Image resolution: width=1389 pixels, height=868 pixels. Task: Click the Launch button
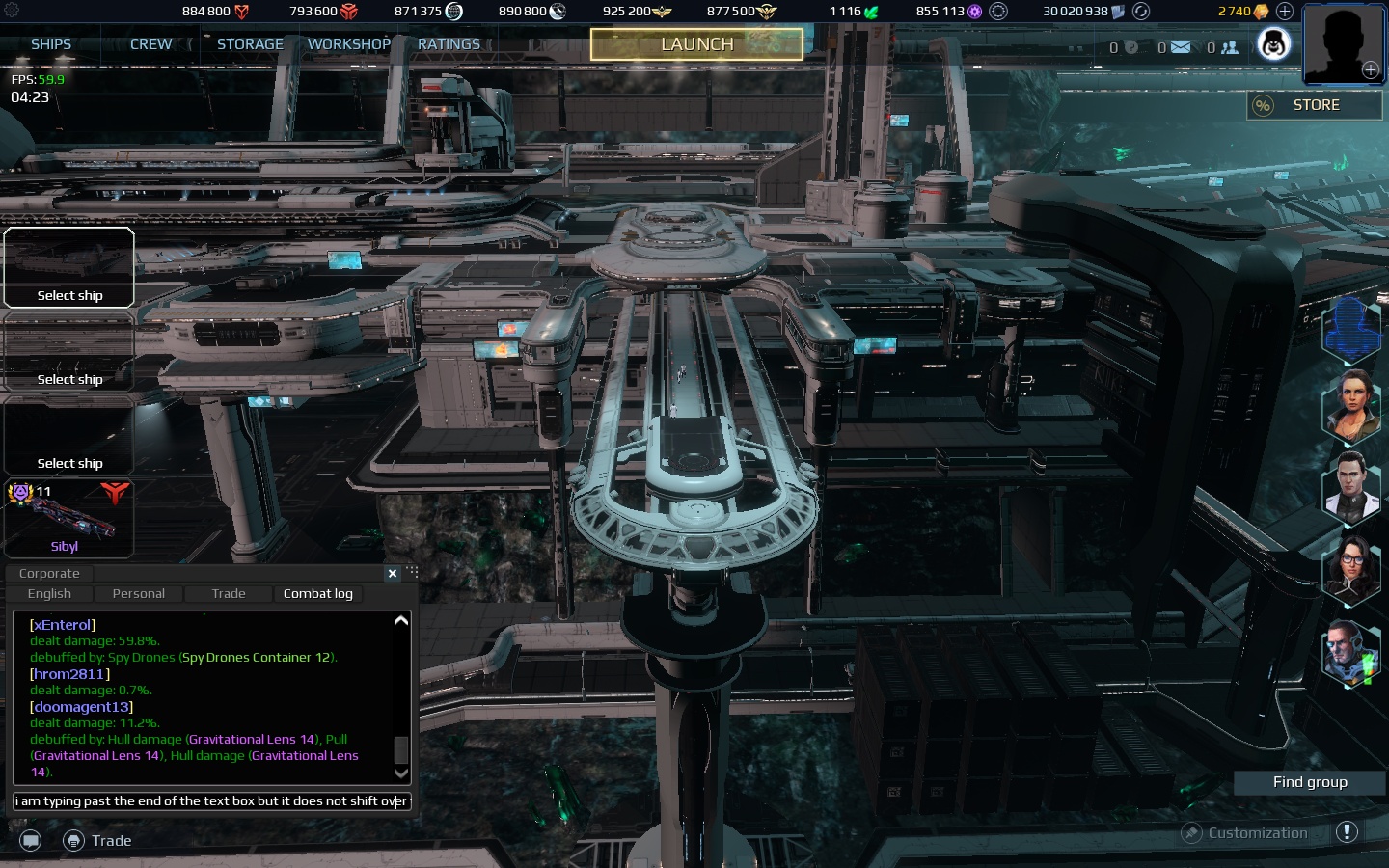click(696, 44)
